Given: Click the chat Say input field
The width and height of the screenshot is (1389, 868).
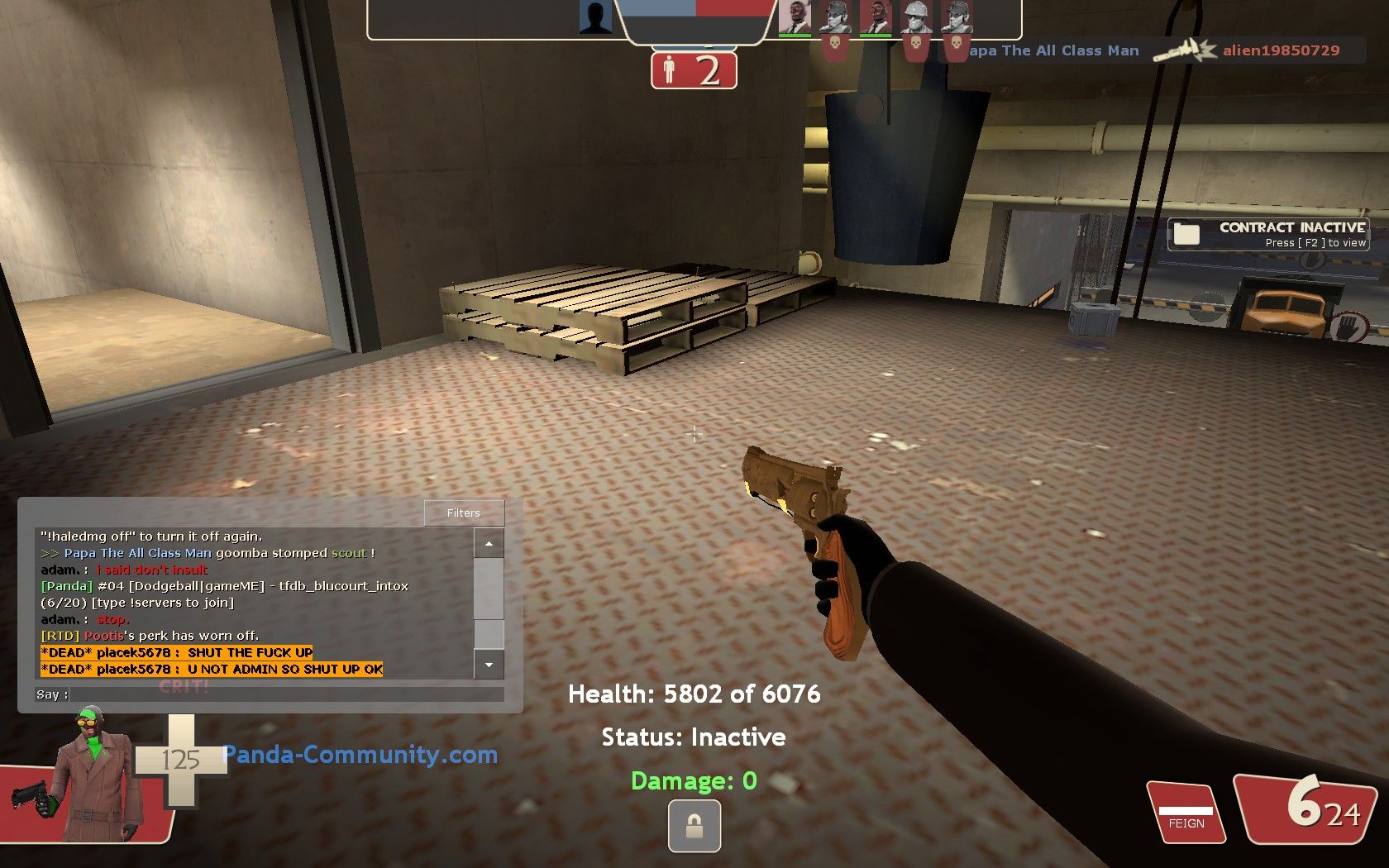Looking at the screenshot, I should coord(286,694).
